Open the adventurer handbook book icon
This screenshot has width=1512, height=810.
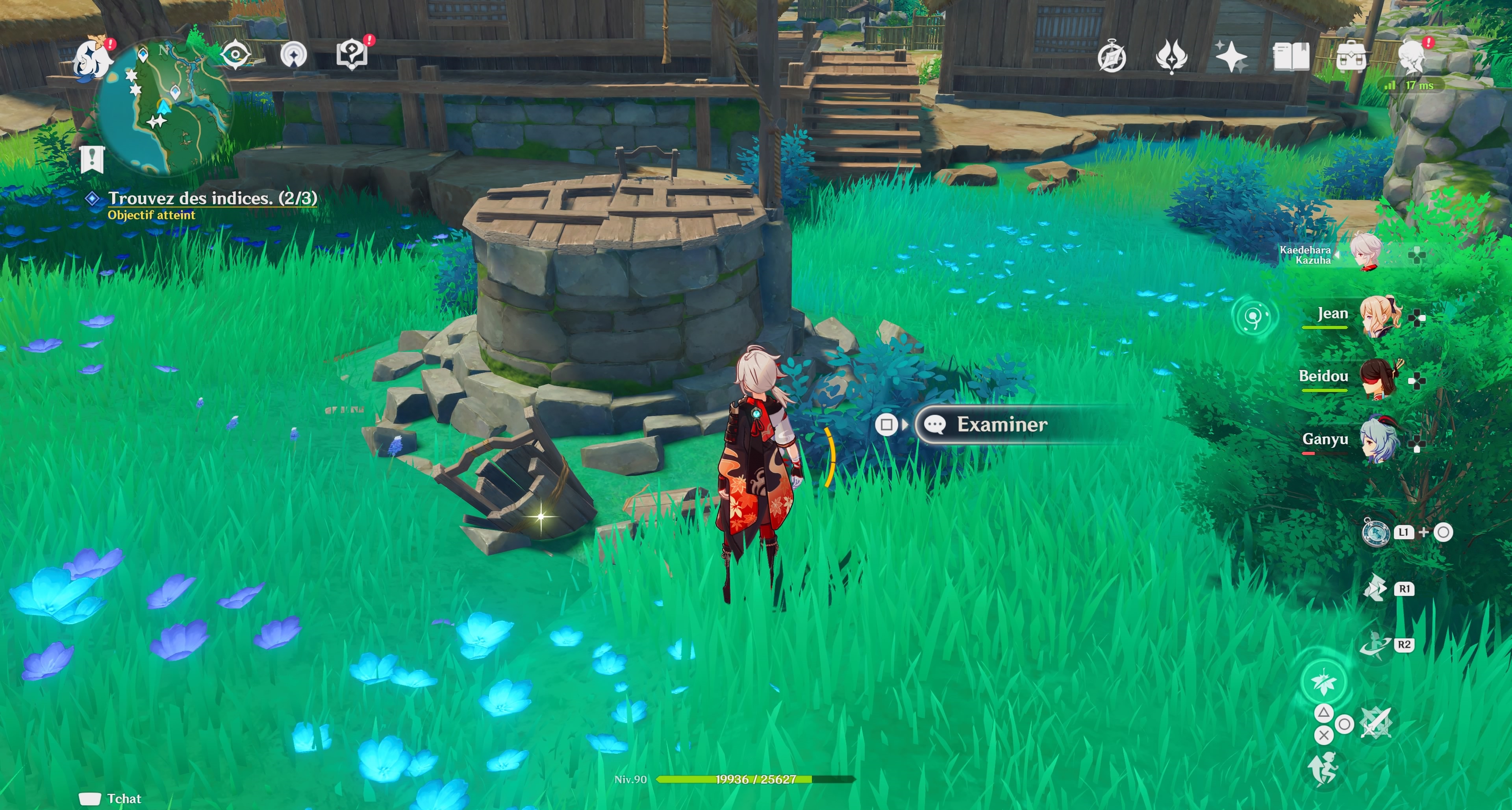pos(1291,57)
